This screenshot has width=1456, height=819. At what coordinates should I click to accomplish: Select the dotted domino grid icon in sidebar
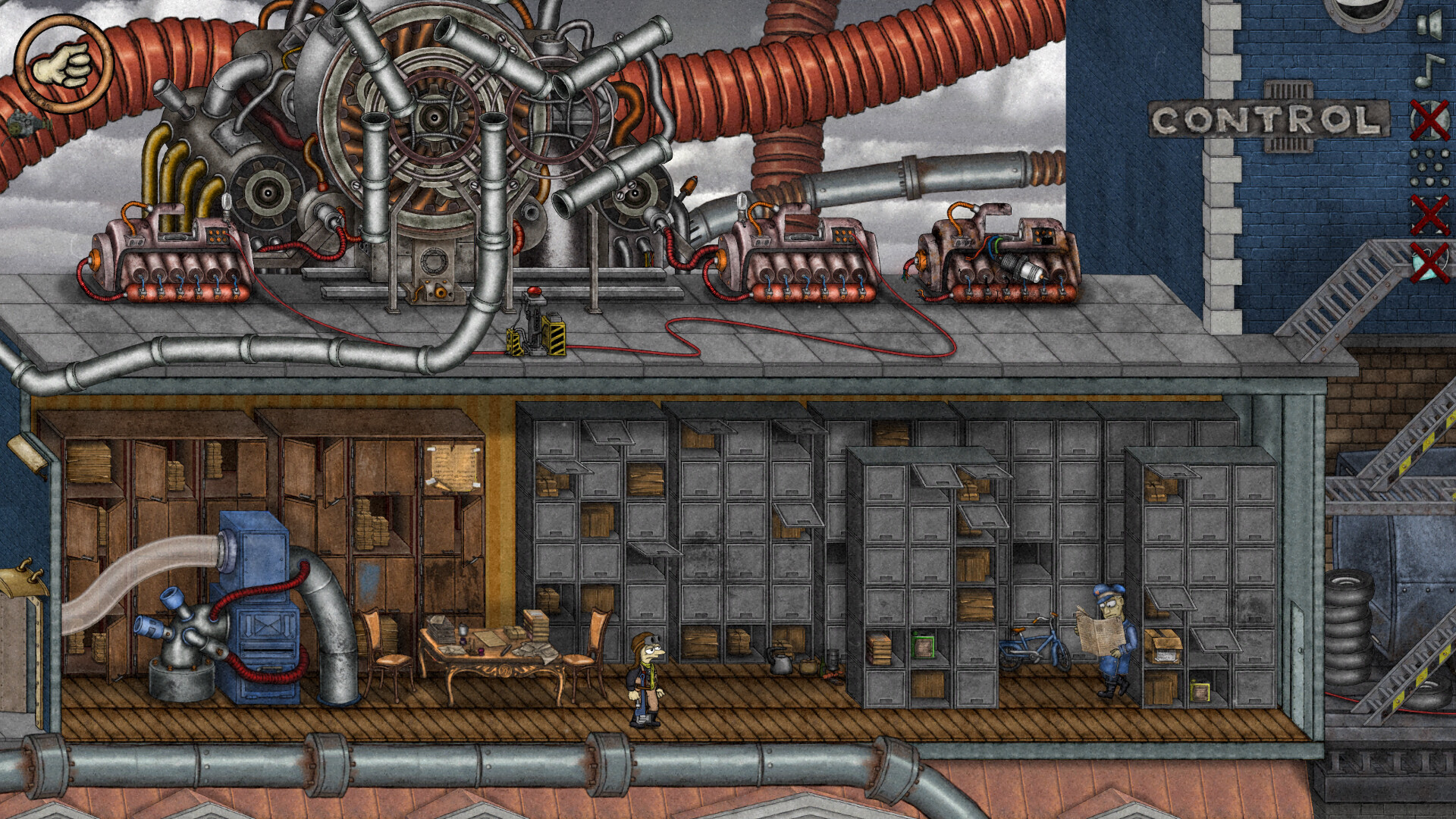1429,165
